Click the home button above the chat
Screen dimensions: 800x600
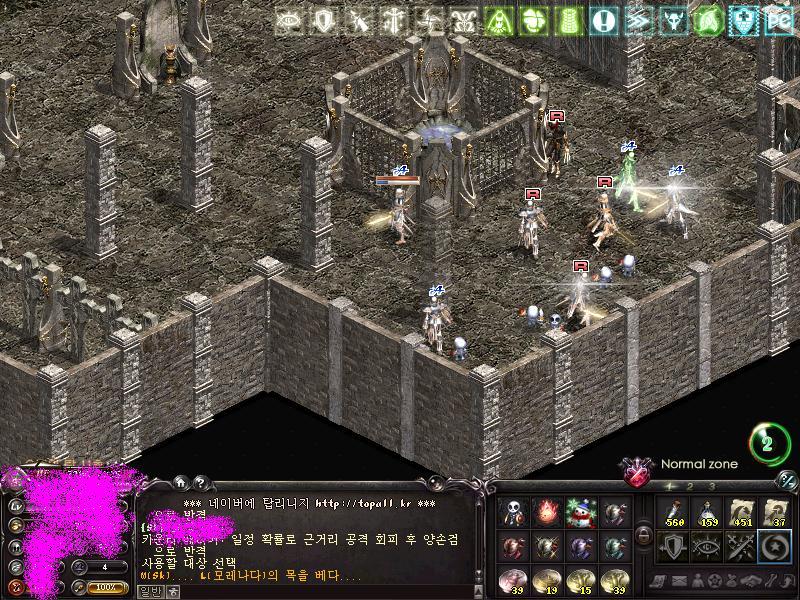180,482
